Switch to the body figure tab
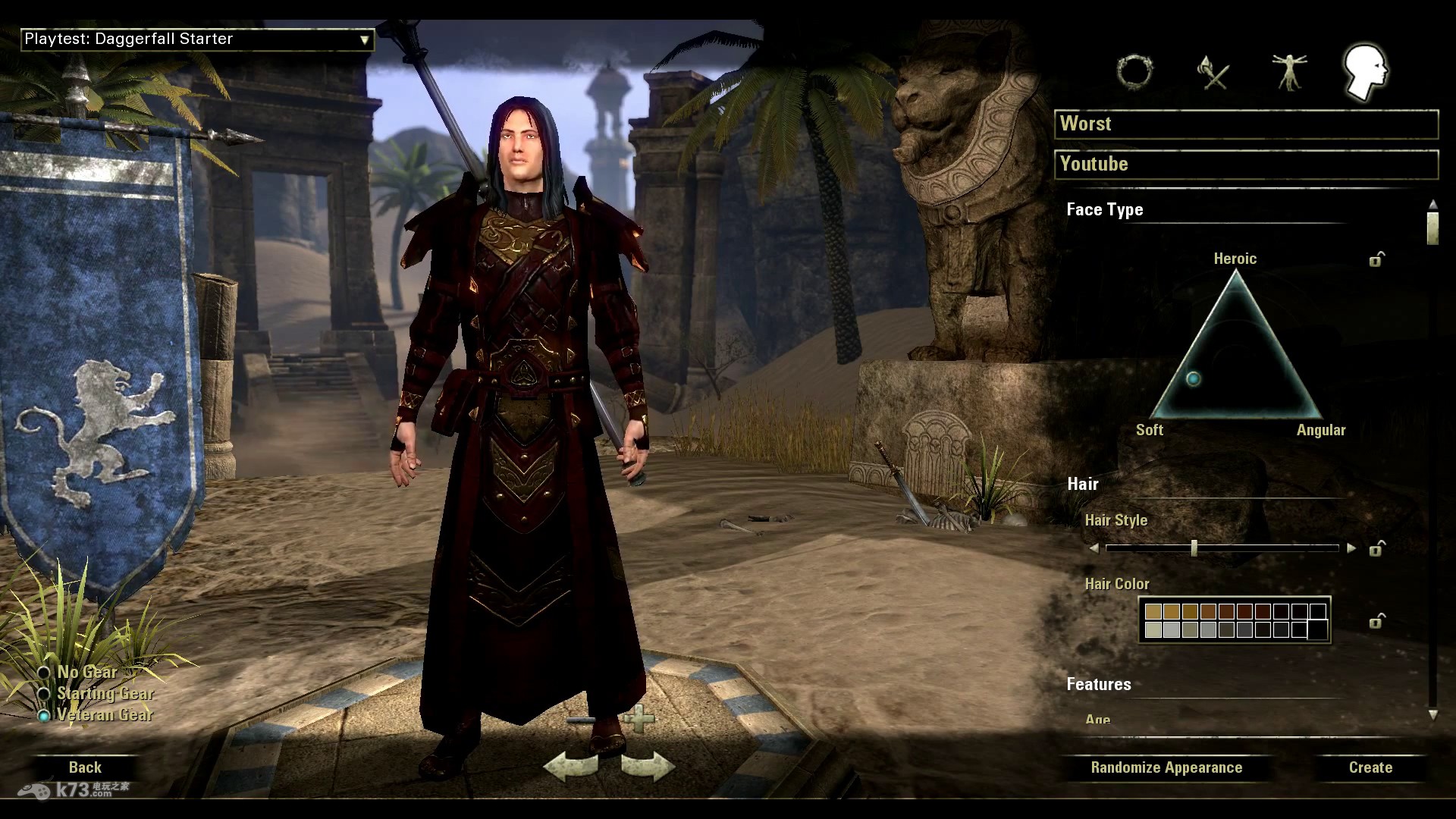 [x=1288, y=72]
